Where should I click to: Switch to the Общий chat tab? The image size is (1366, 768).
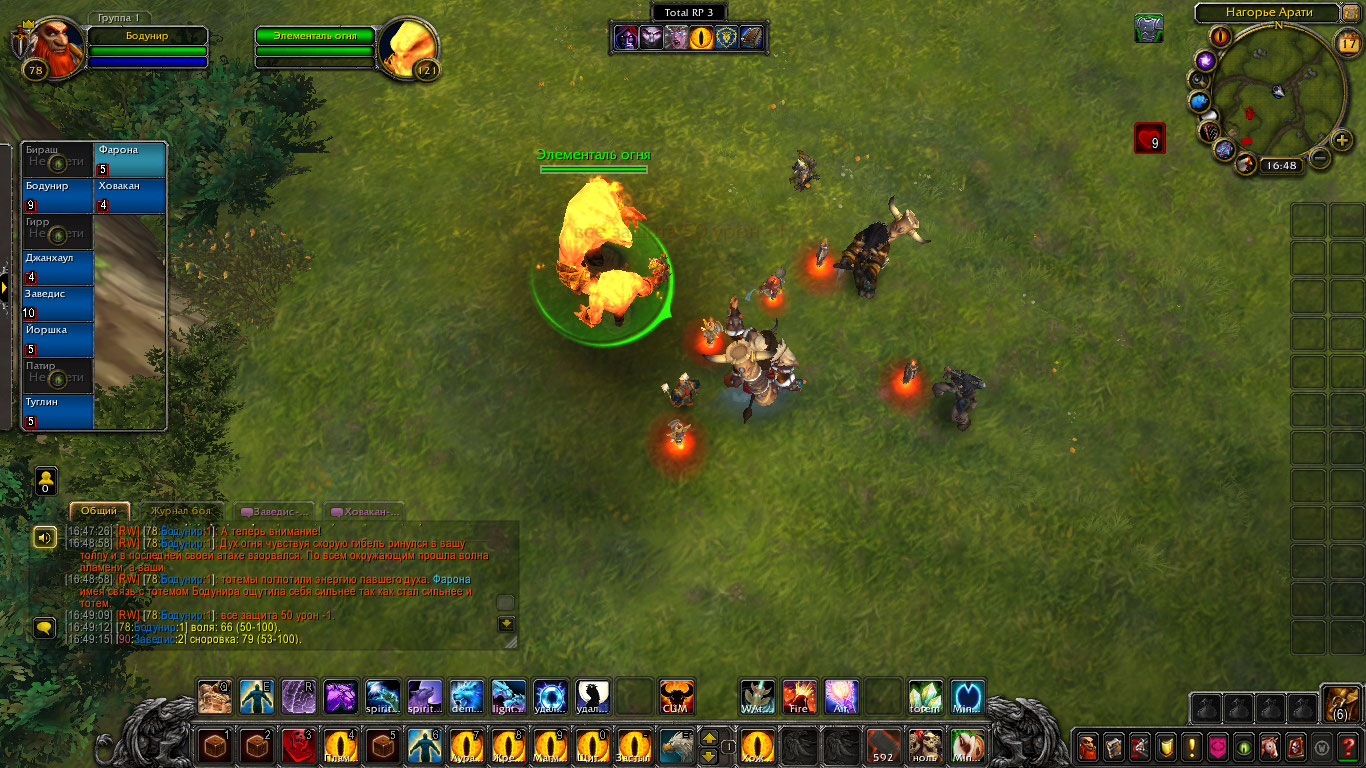(99, 511)
